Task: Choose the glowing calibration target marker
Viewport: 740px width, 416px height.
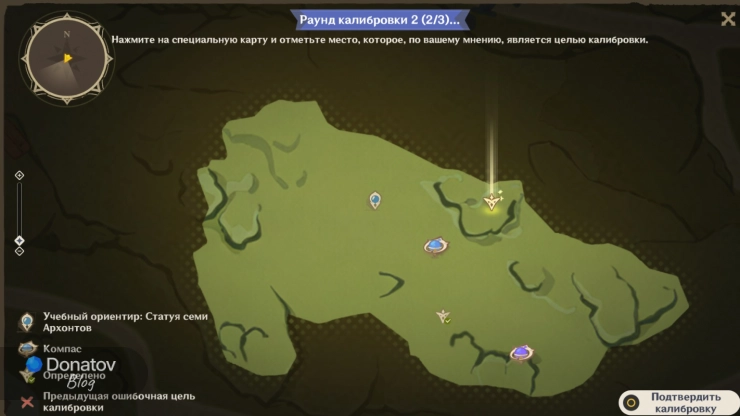Action: [x=491, y=201]
